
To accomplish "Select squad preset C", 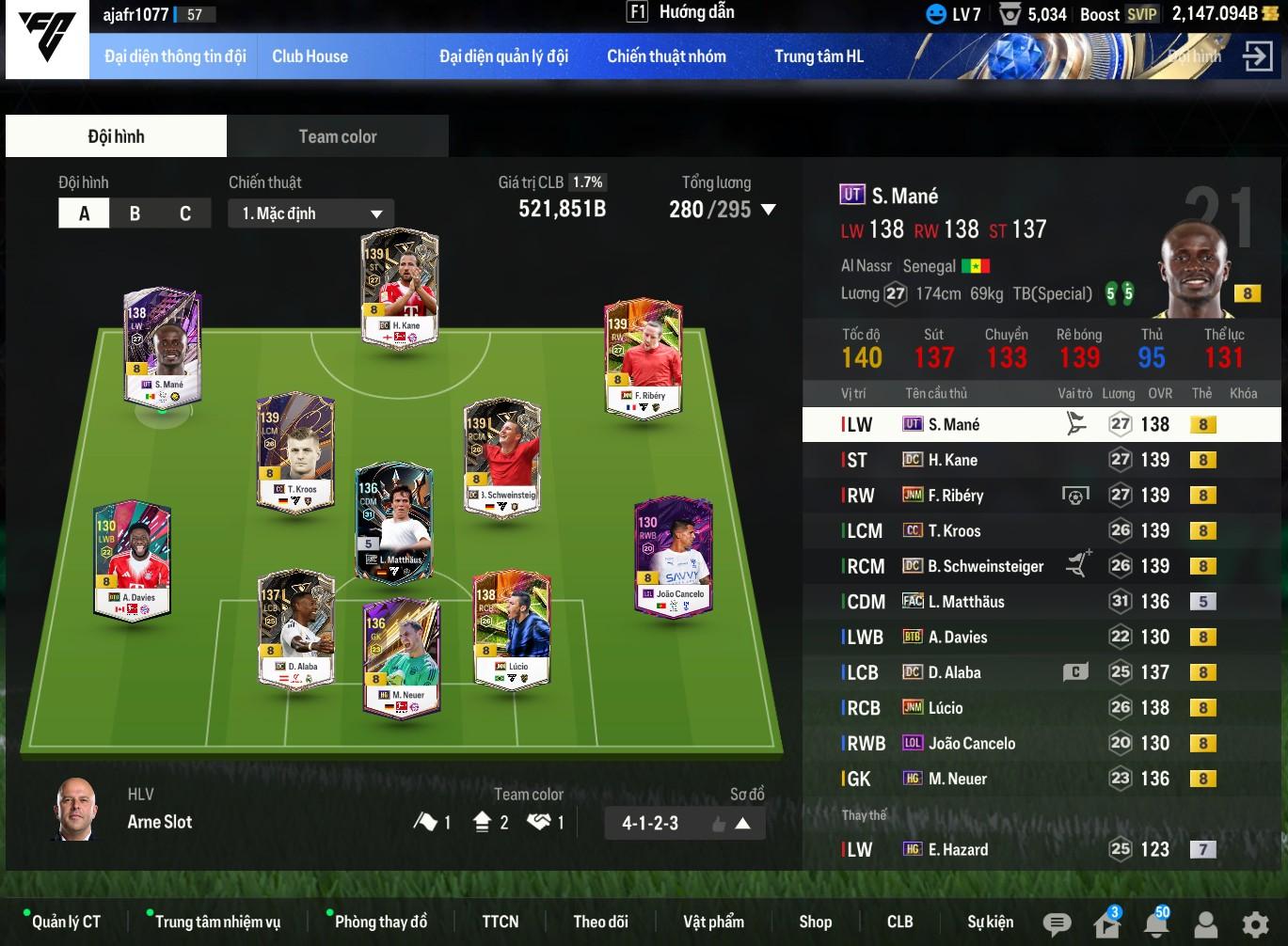I will pos(185,213).
